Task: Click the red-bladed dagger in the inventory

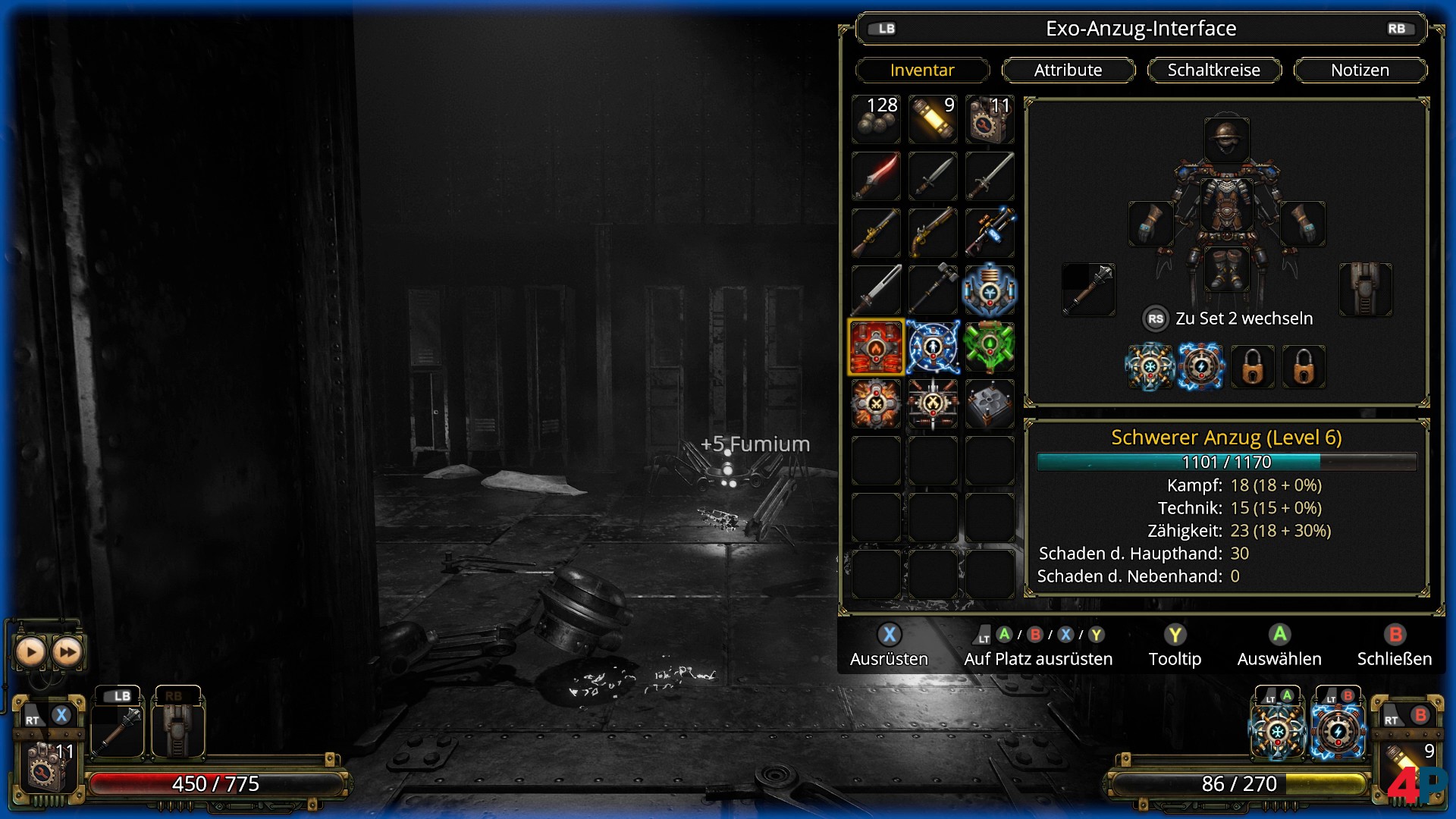Action: [x=876, y=176]
